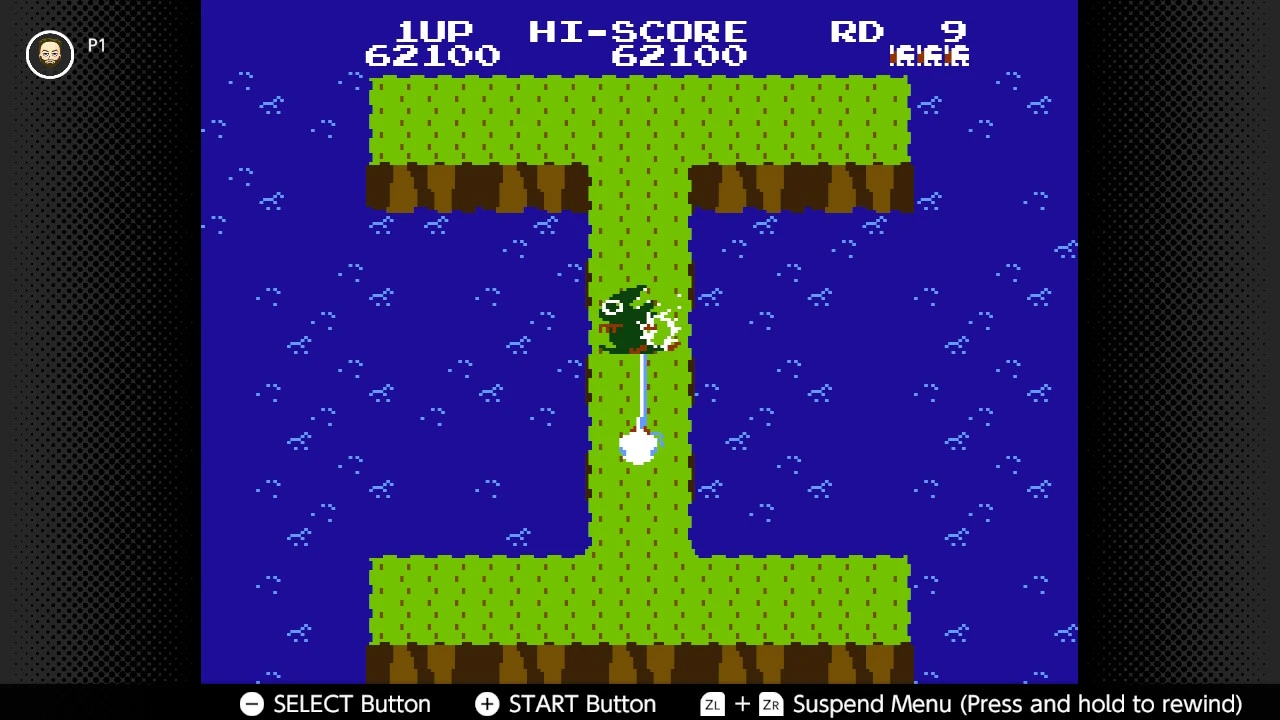Click the white Pooka enemy below the player
Screen dimensions: 1280x720
(638, 445)
